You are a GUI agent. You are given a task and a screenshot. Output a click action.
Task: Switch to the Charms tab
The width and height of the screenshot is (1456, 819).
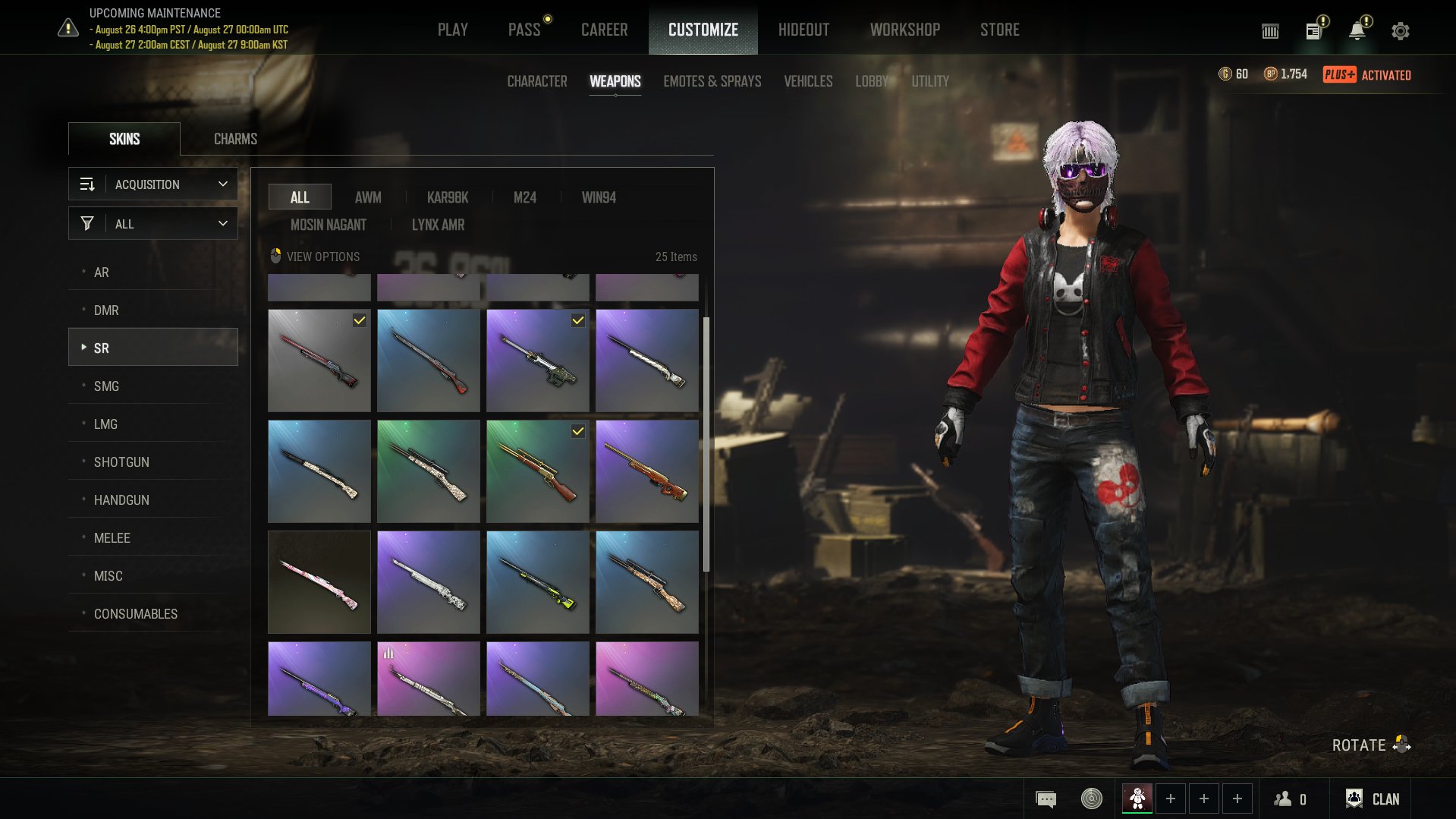(x=235, y=139)
